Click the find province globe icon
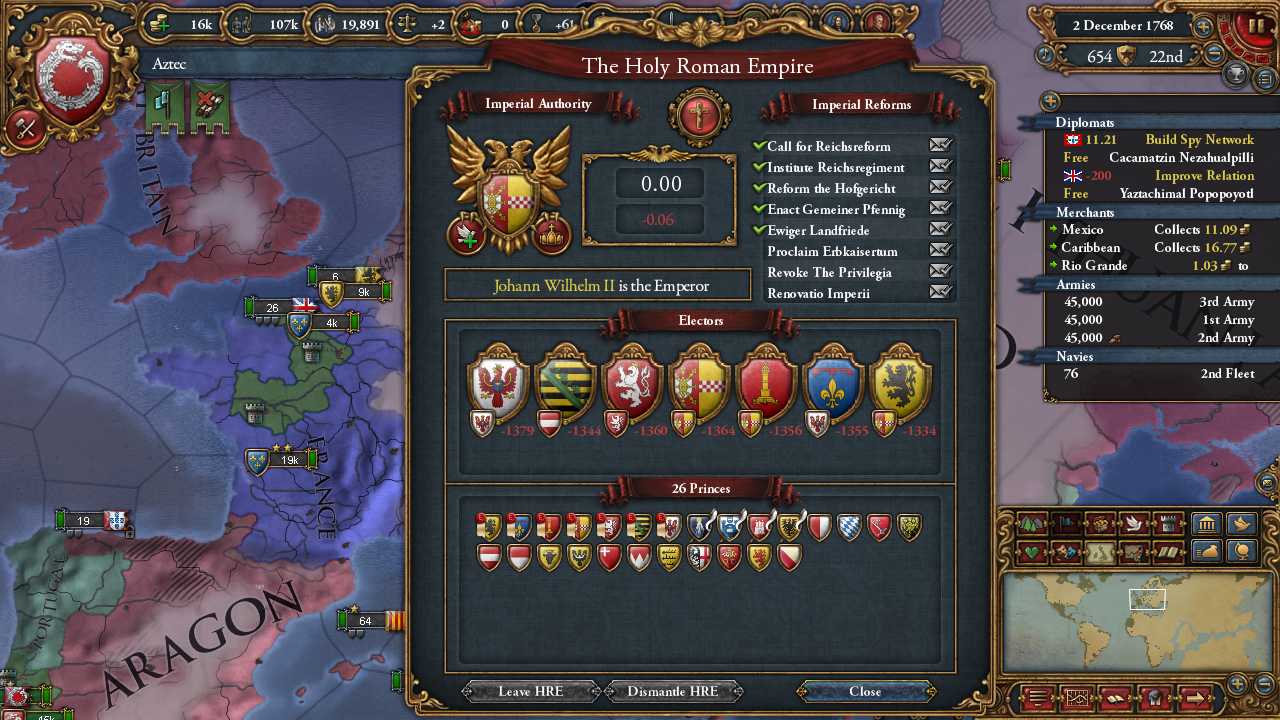The image size is (1280, 720). [1241, 551]
